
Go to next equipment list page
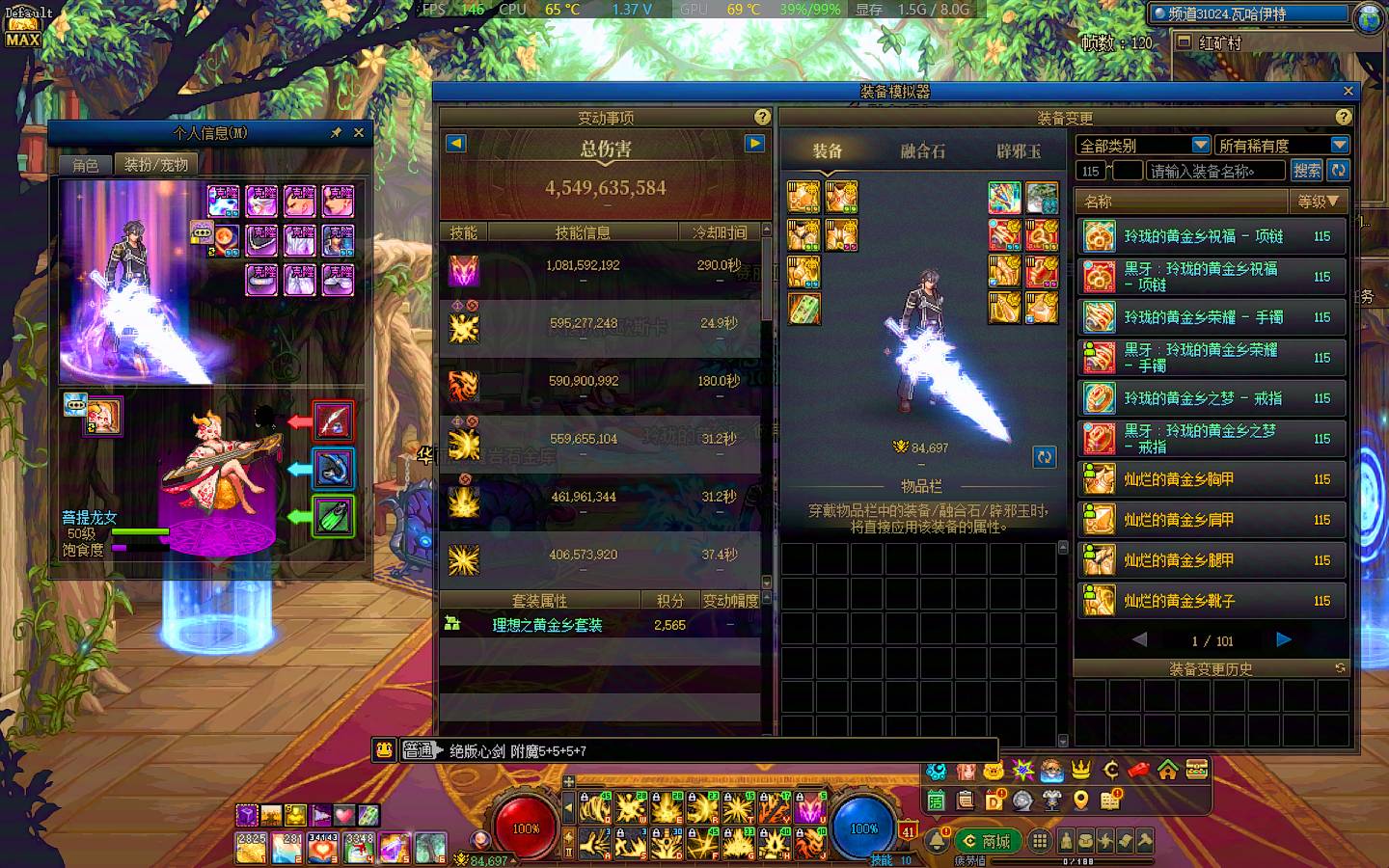pyautogui.click(x=1283, y=639)
